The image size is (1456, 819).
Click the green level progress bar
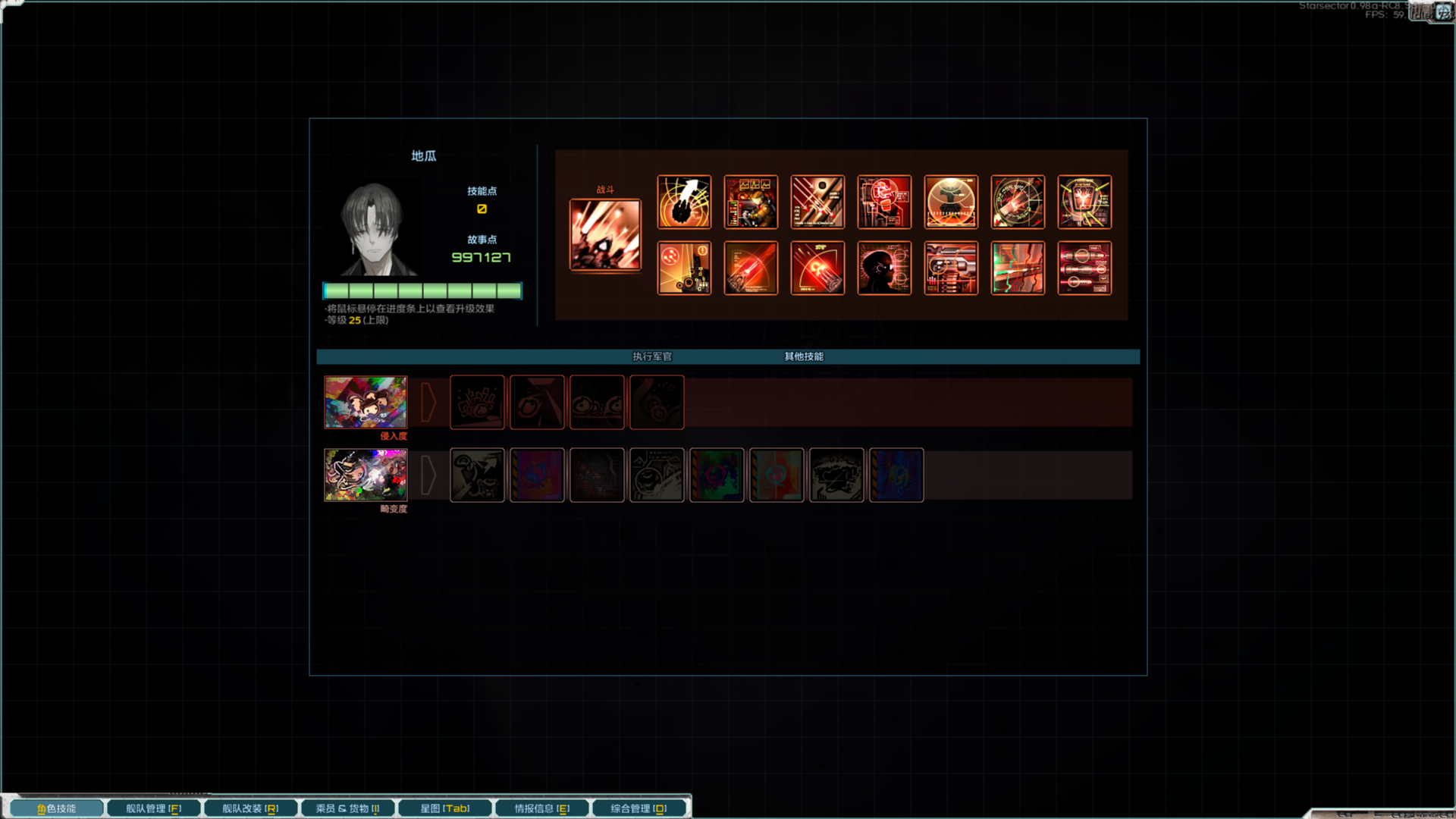[422, 291]
